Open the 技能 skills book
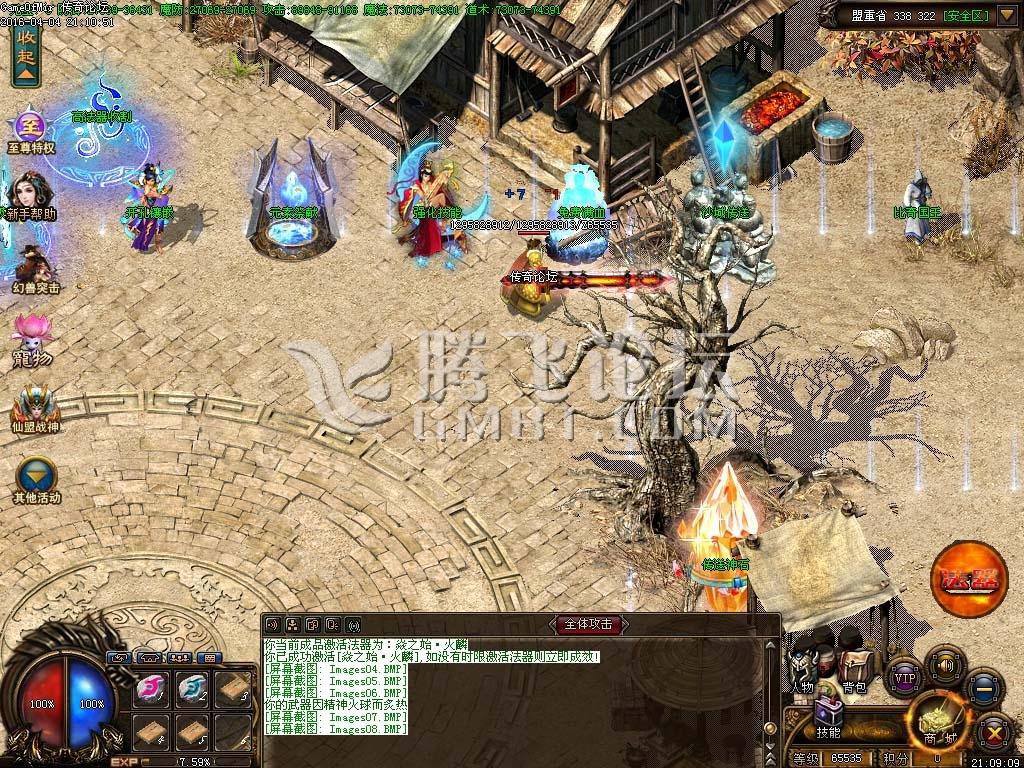1024x768 pixels. pyautogui.click(x=828, y=717)
